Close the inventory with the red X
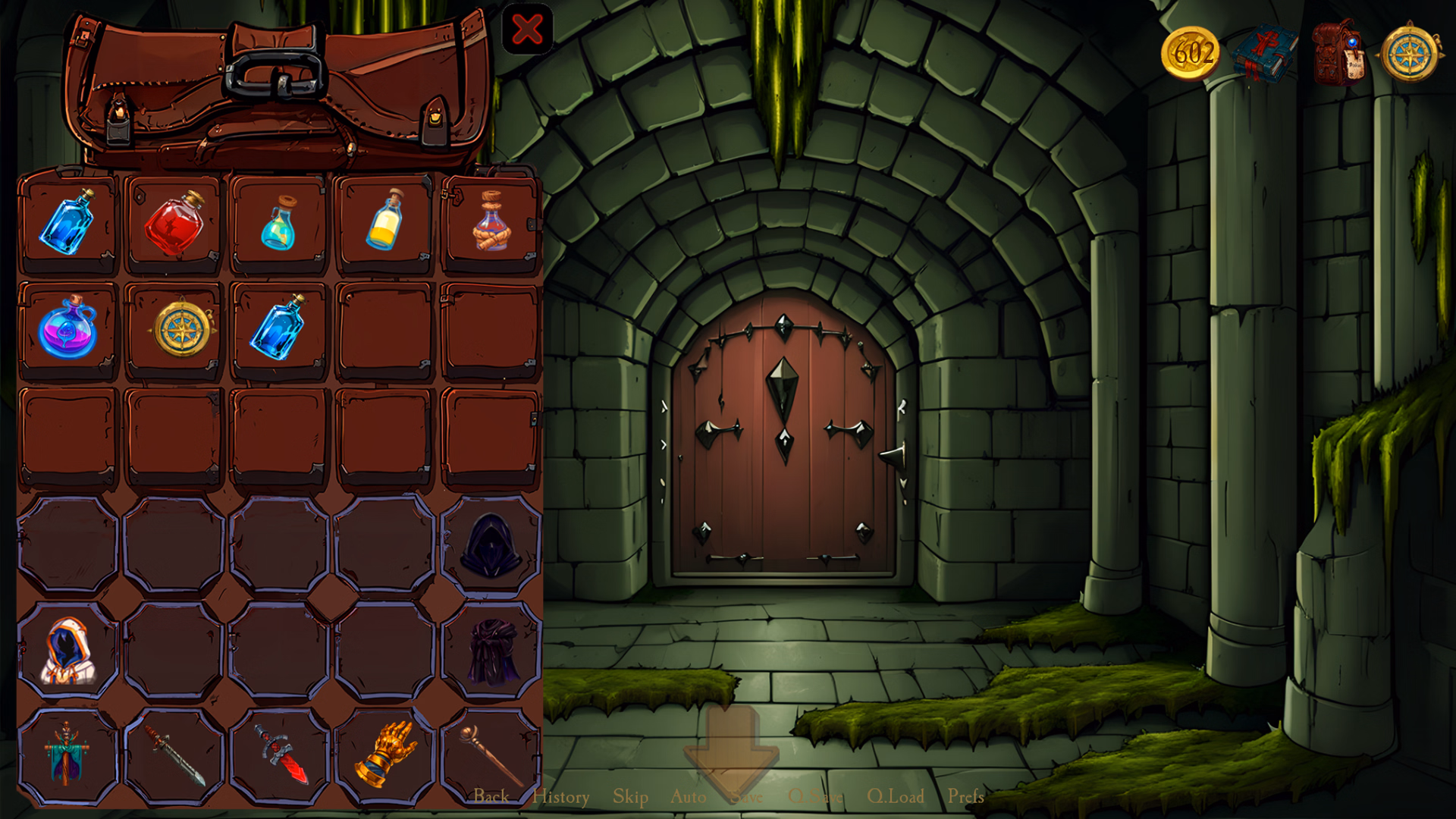 [527, 30]
